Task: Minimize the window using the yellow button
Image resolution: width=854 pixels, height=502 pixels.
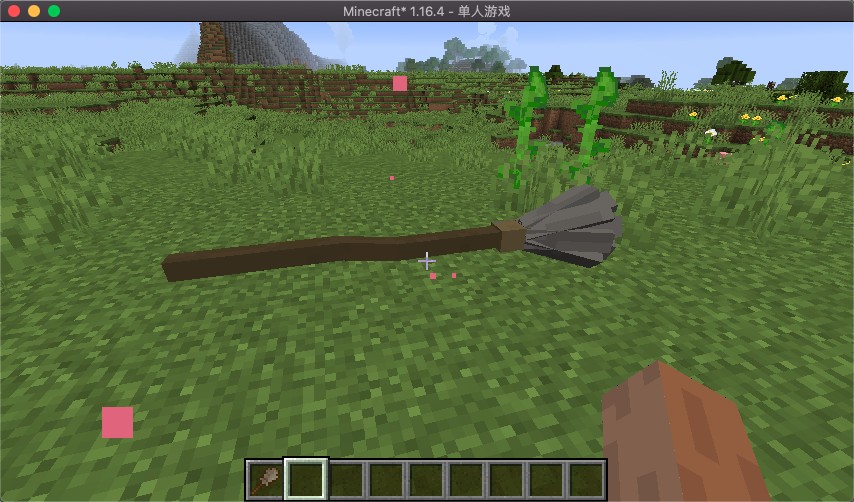Action: pos(34,11)
